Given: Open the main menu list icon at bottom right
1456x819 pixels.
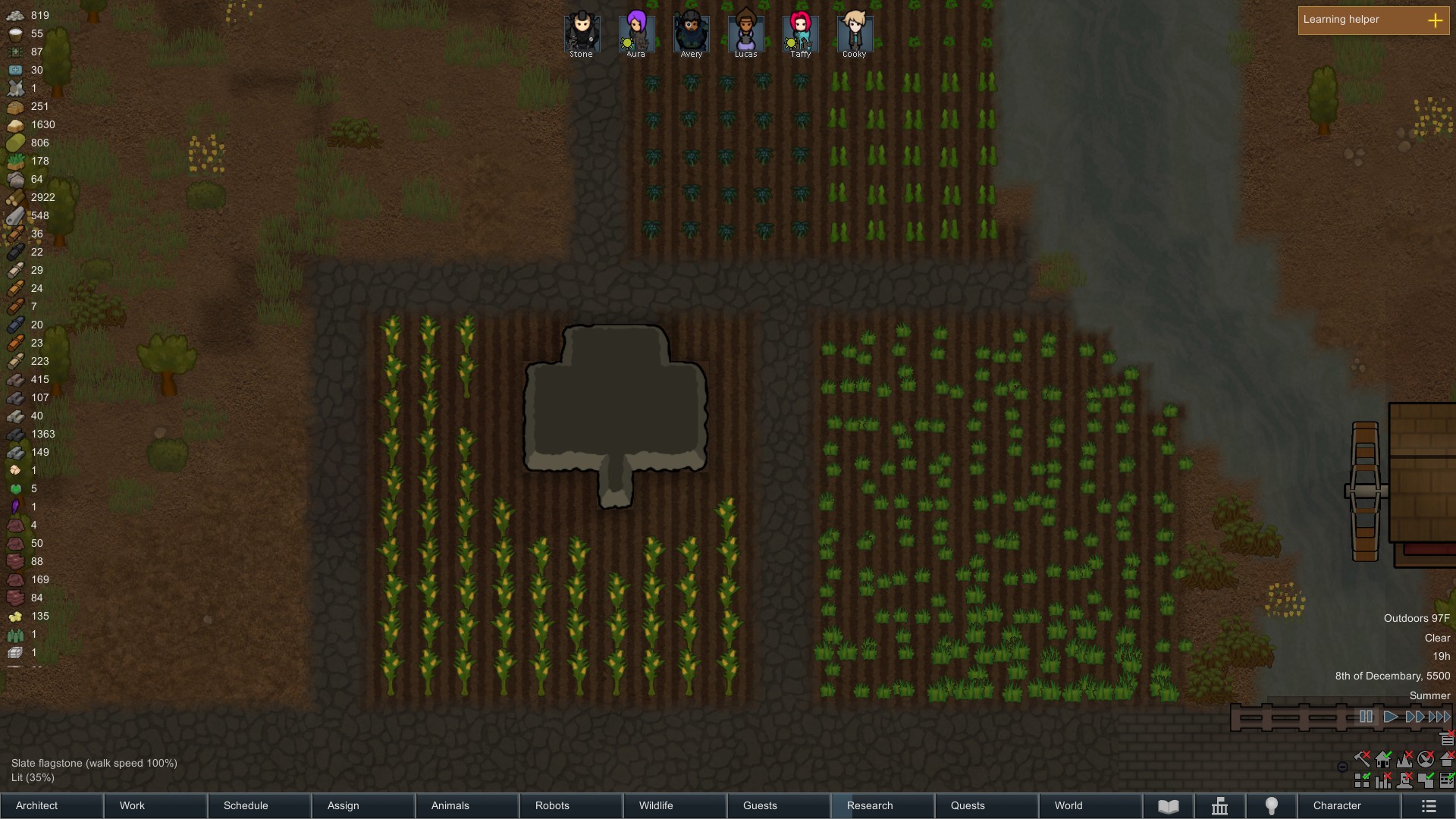Looking at the screenshot, I should [x=1429, y=806].
